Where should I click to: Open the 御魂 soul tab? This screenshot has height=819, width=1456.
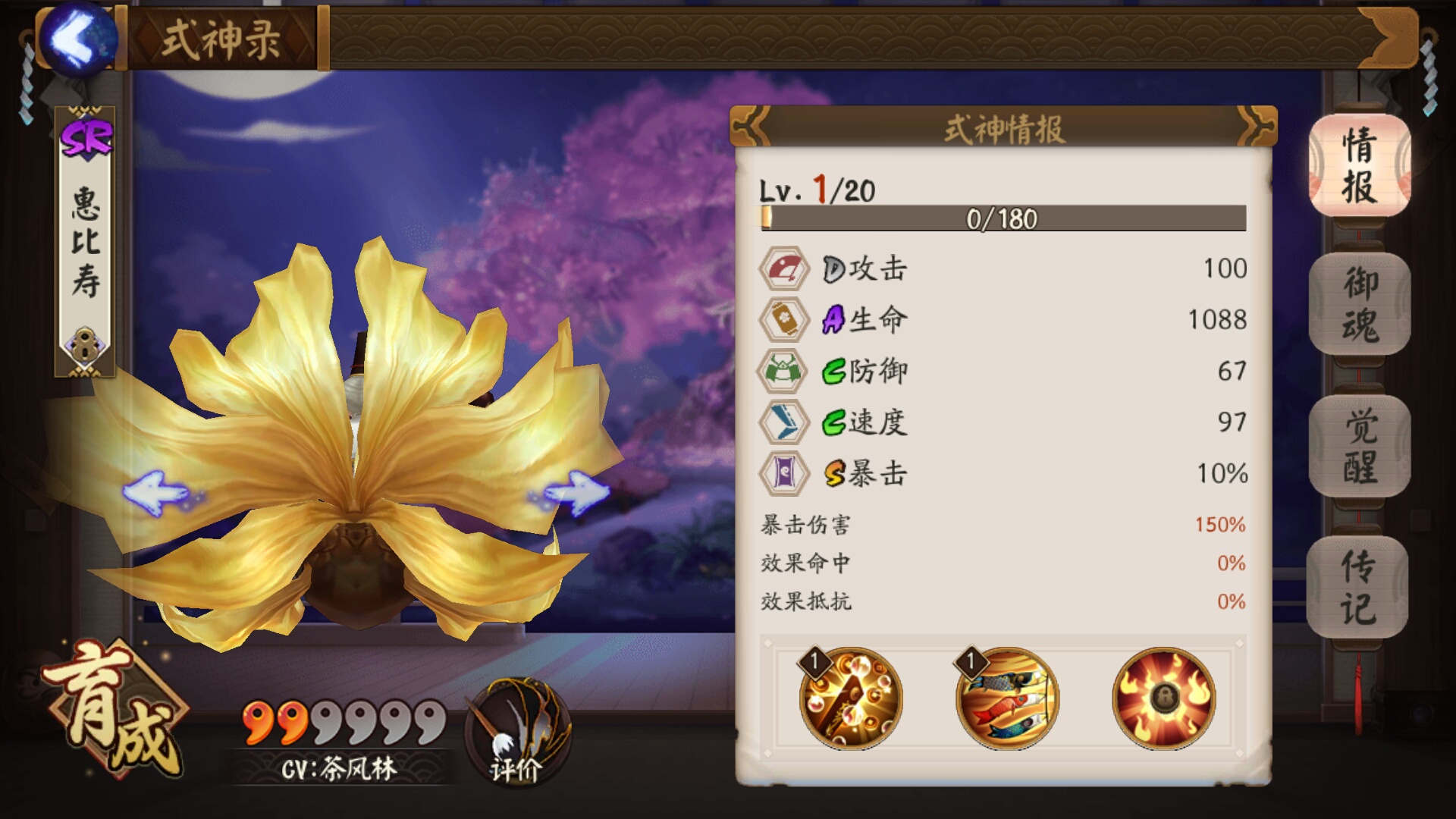[x=1359, y=305]
